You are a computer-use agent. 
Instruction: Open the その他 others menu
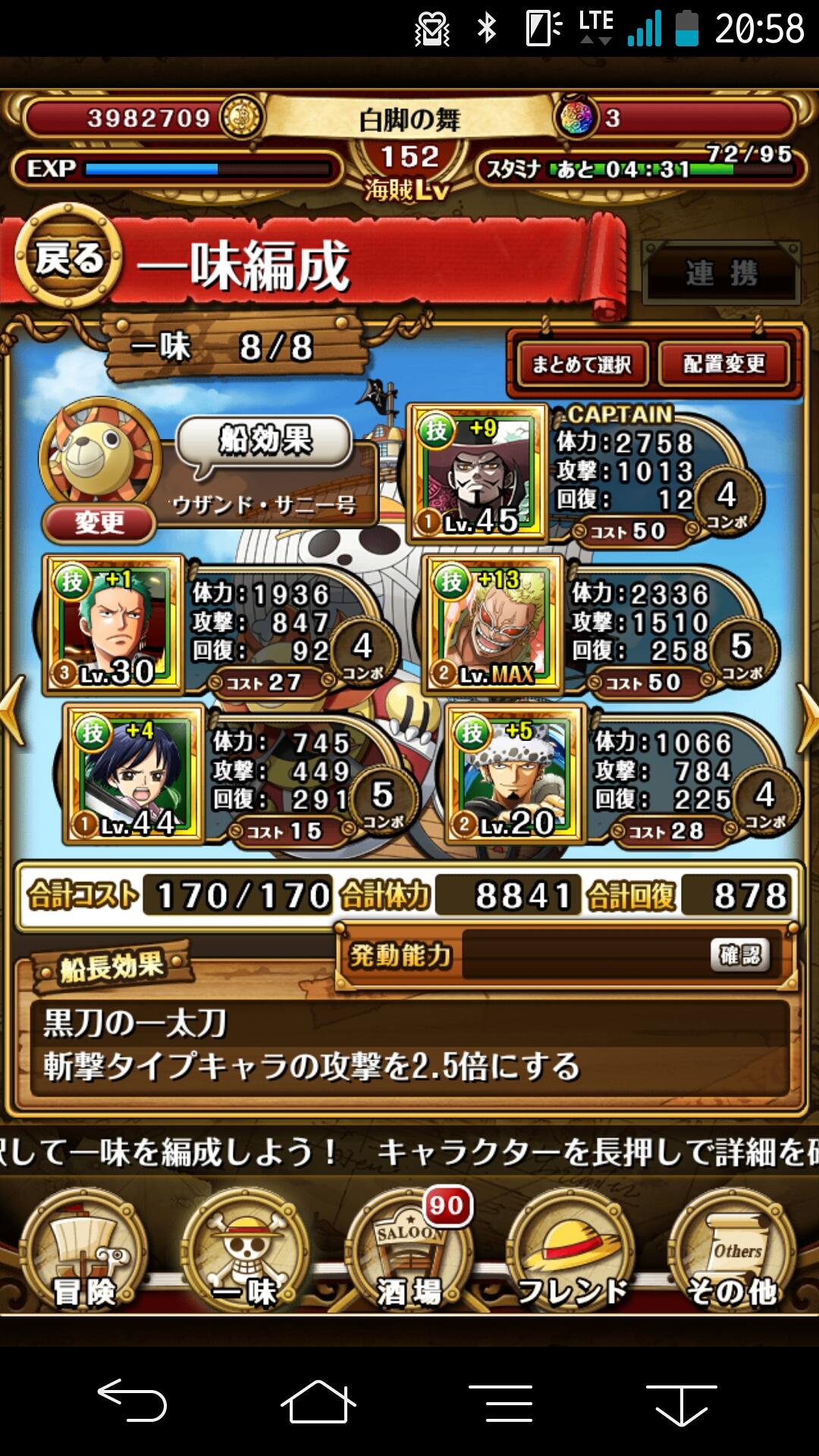click(733, 1252)
